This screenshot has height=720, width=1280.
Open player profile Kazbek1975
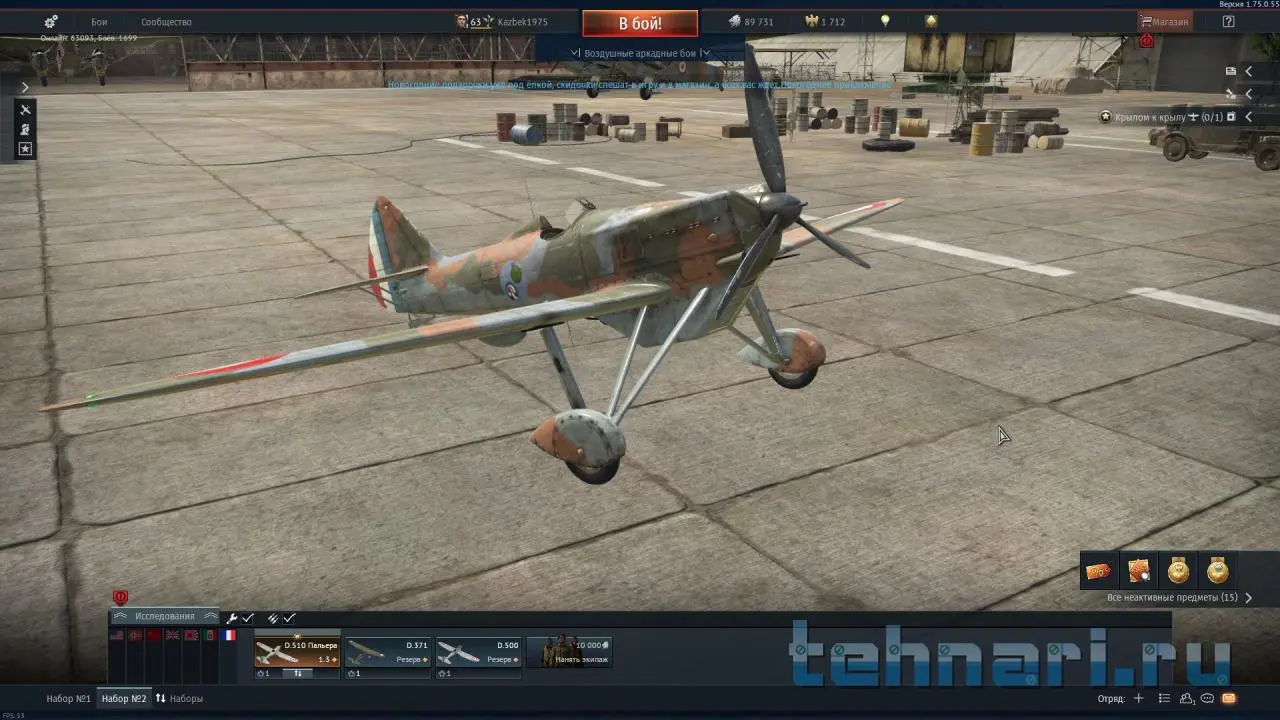pos(522,22)
